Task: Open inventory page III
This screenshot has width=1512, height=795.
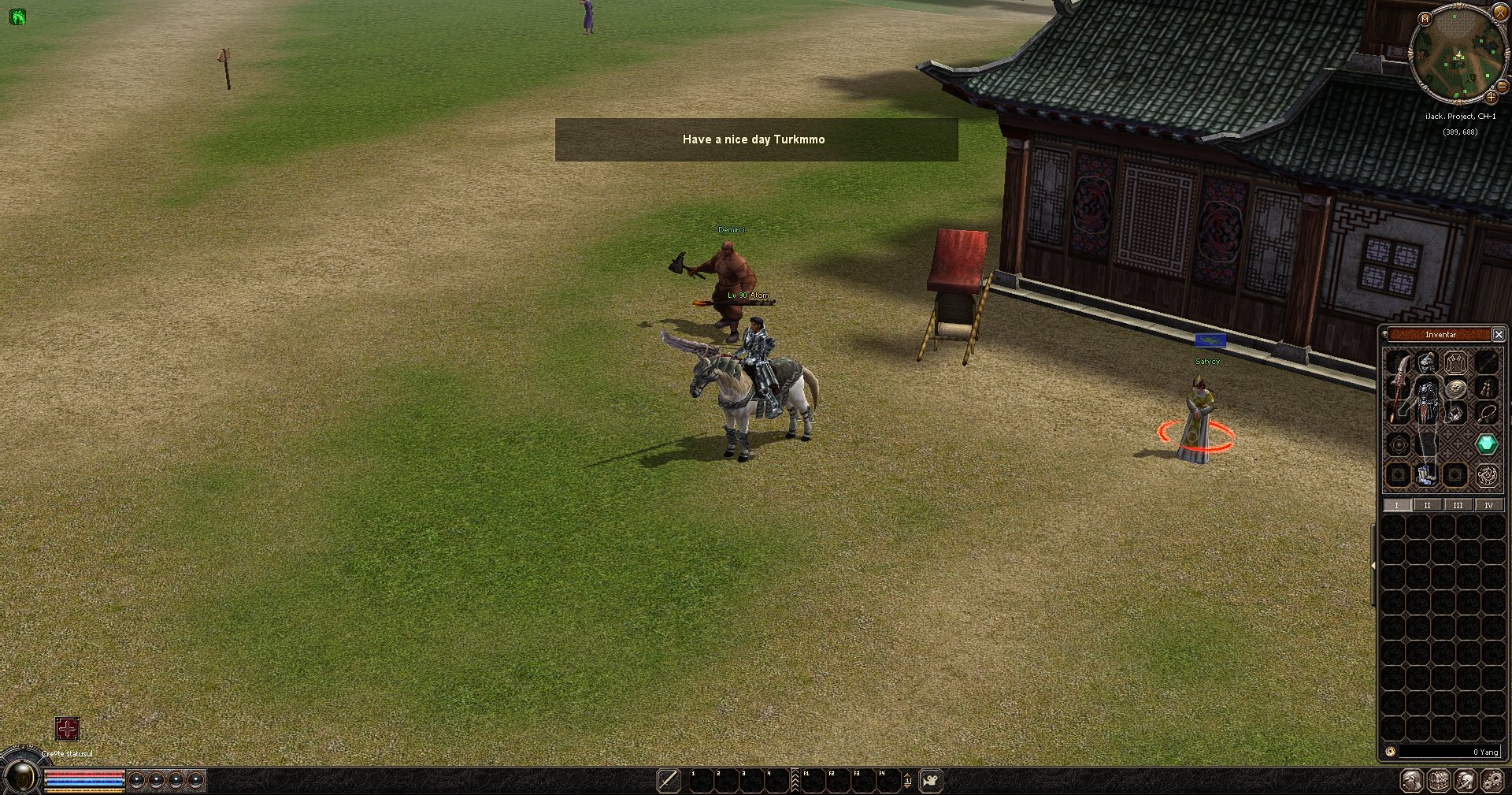Action: coord(1458,505)
